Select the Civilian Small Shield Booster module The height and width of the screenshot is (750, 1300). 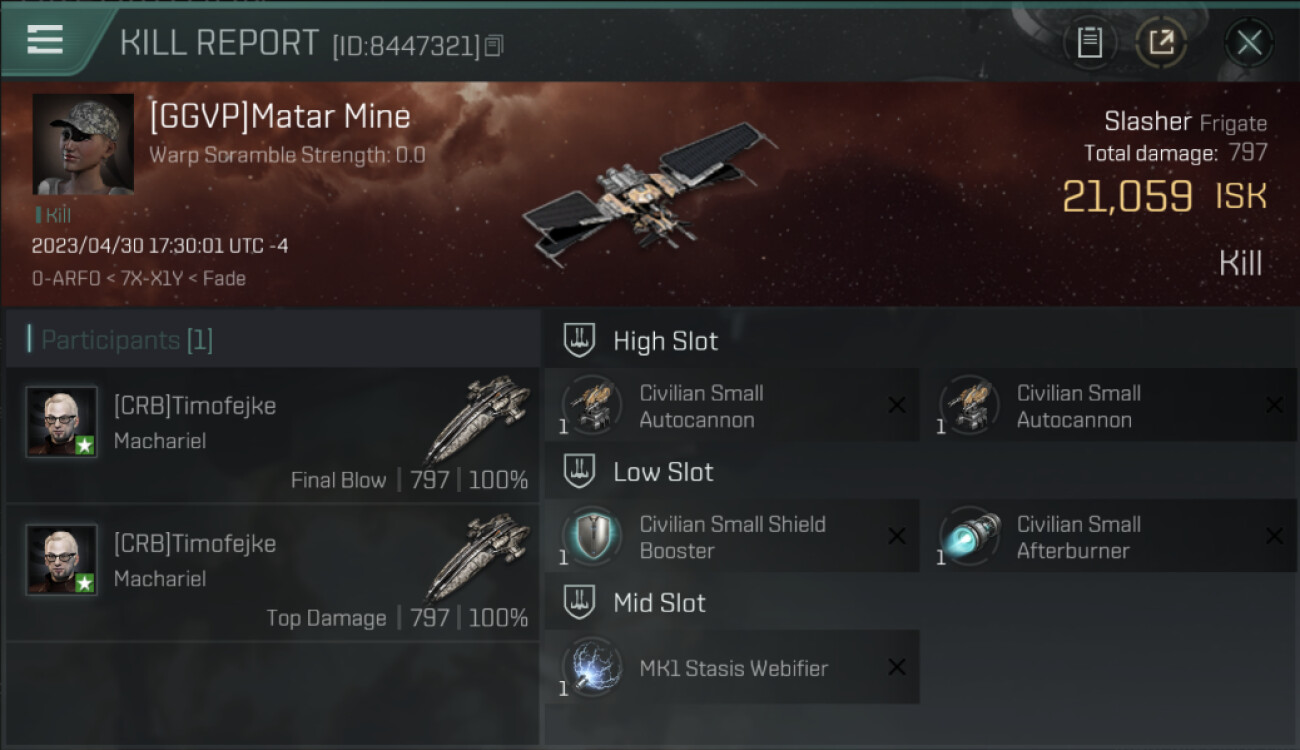point(731,537)
